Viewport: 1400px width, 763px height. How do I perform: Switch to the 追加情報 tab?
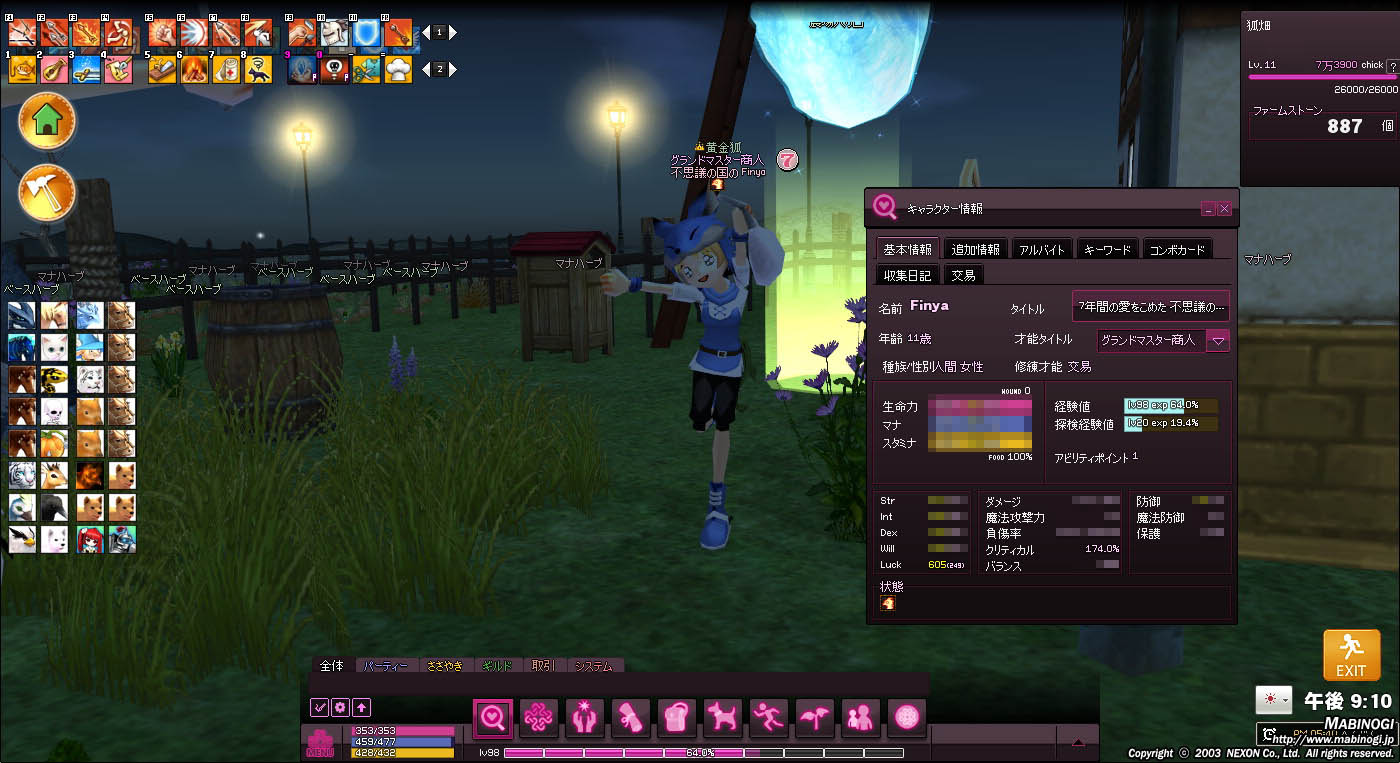coord(975,249)
